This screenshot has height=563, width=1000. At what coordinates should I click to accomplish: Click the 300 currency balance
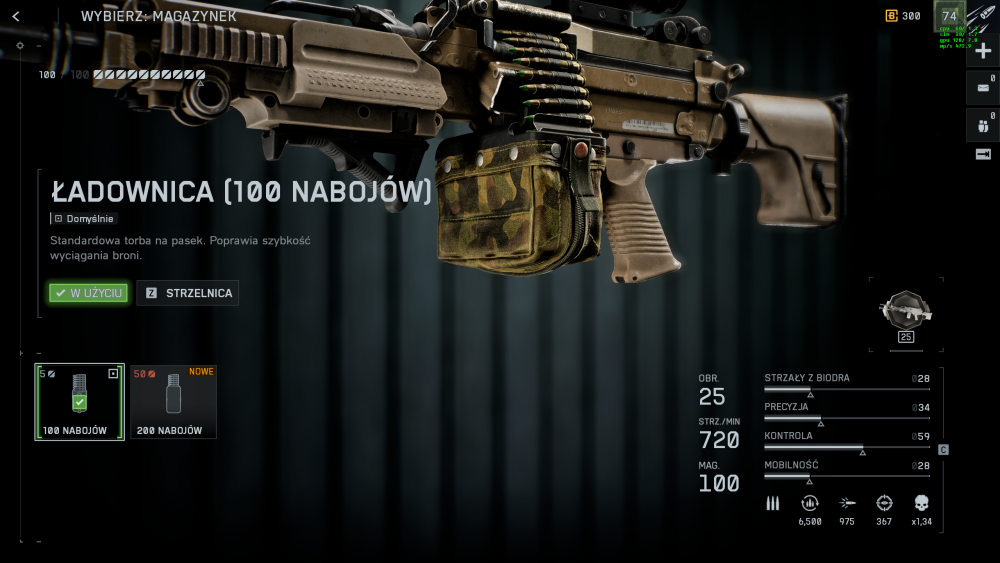click(x=904, y=16)
